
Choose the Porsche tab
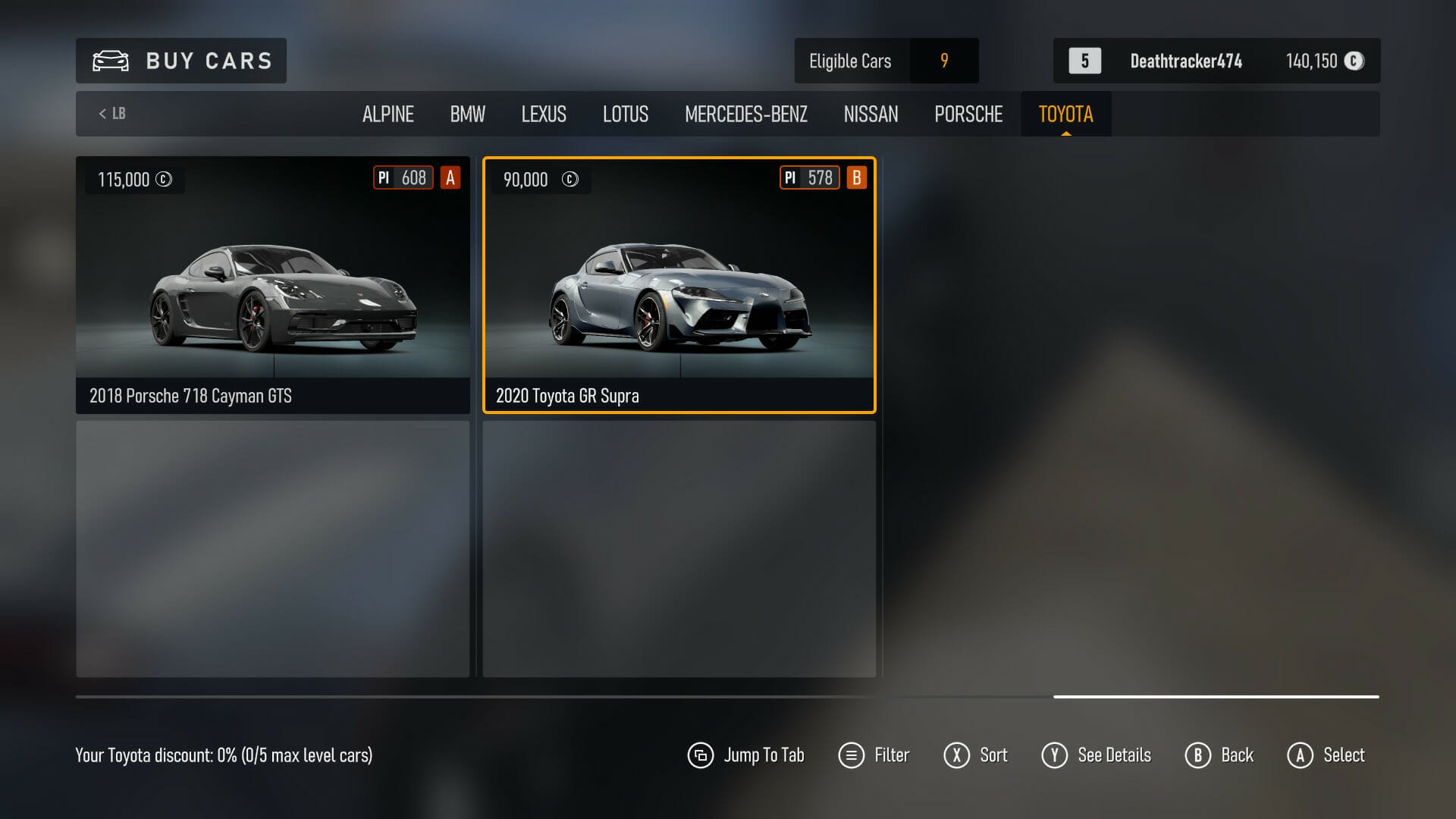pos(968,115)
